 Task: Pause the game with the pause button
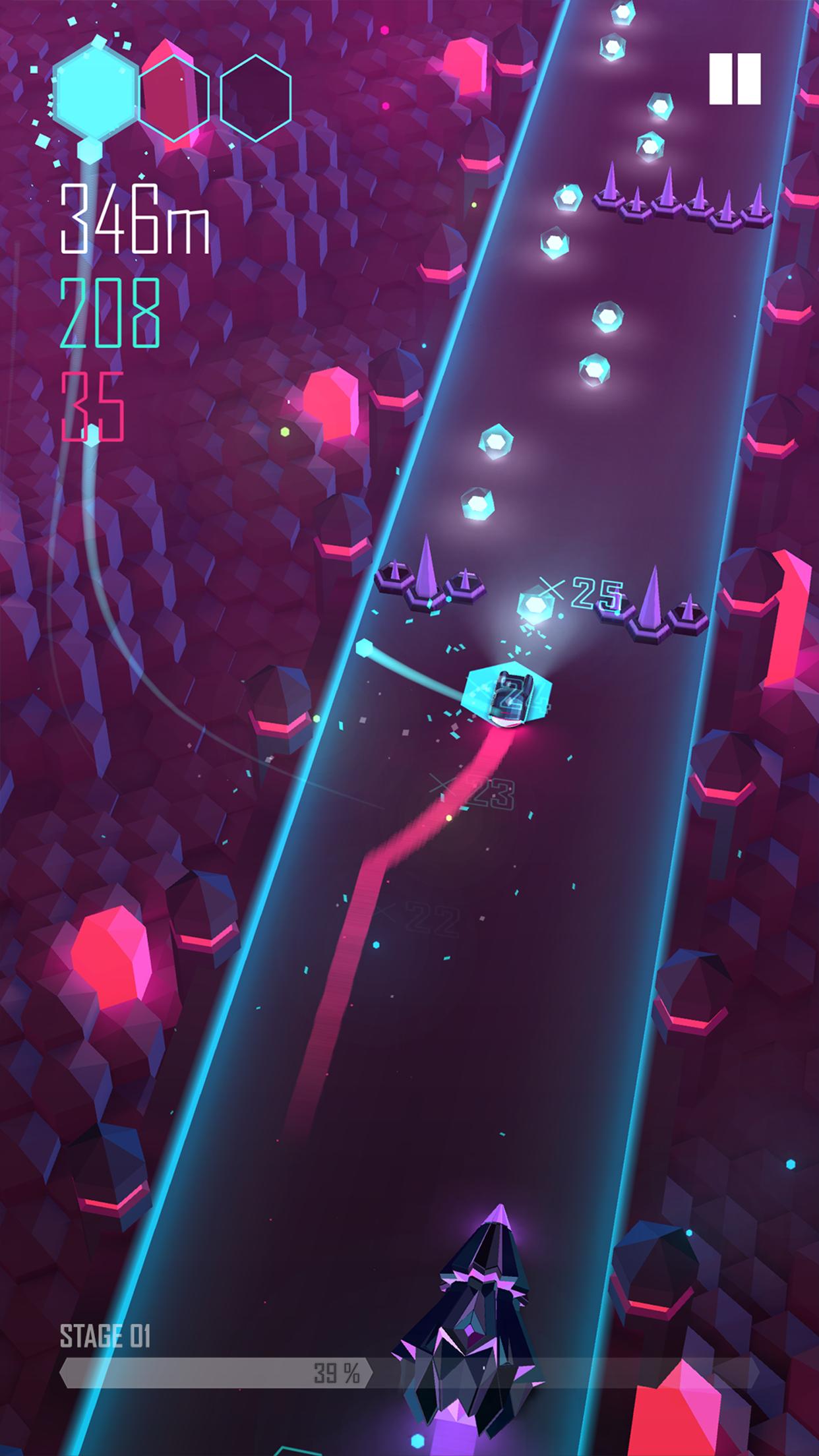735,79
